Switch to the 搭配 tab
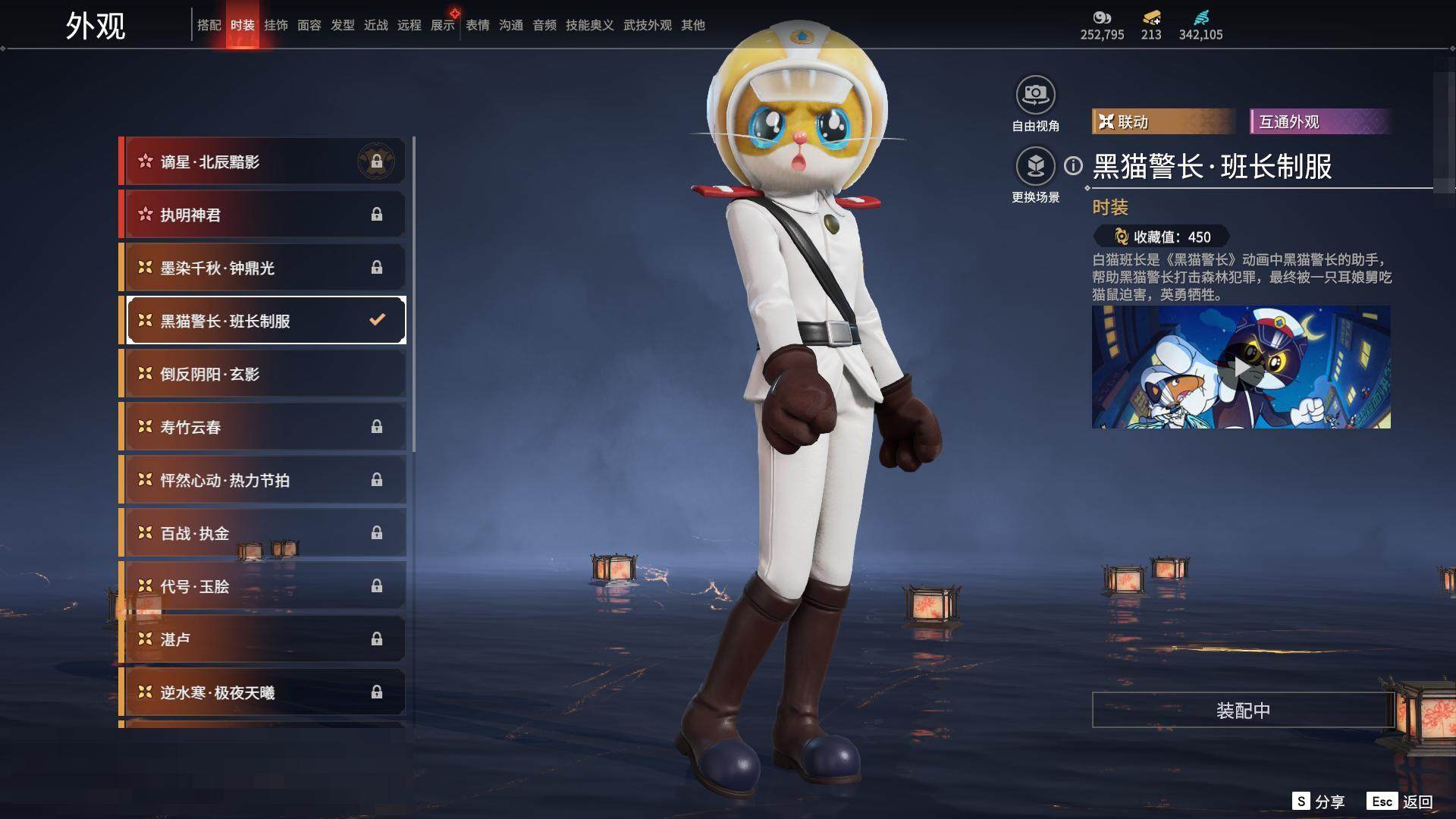Screen dimensions: 1456x819 209,25
